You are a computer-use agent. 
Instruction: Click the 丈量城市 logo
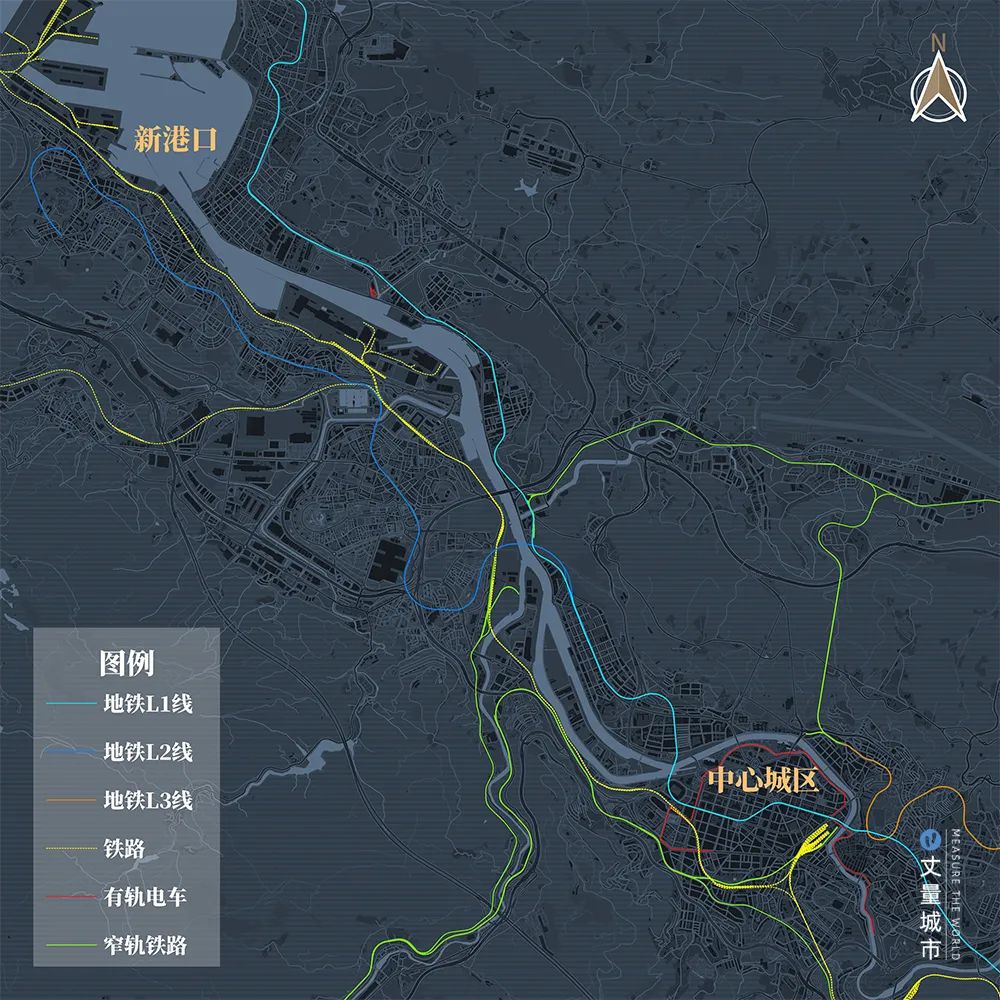click(x=930, y=895)
